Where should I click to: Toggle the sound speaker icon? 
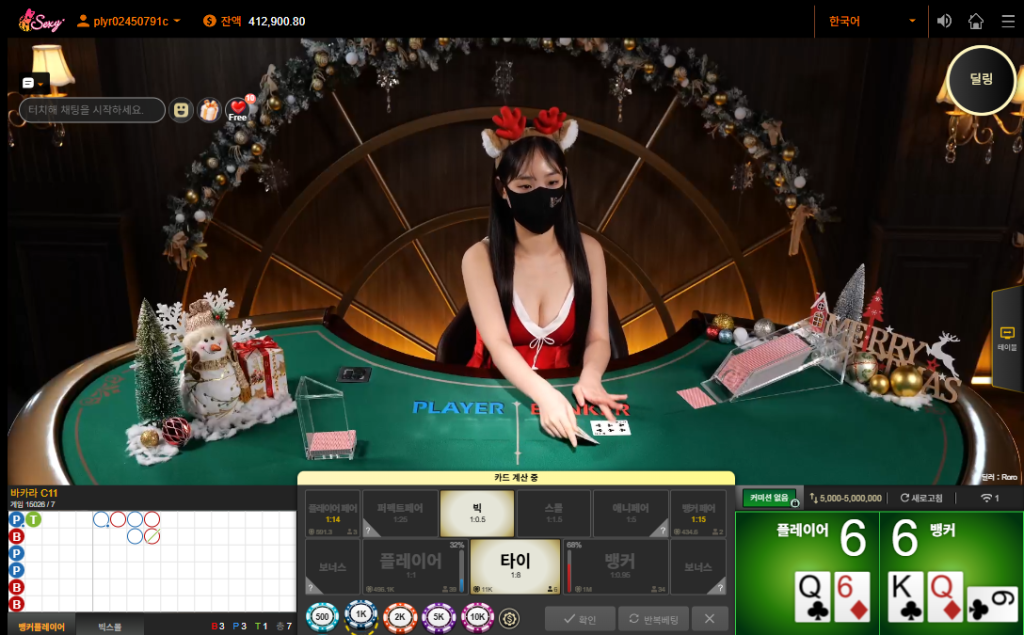(944, 20)
